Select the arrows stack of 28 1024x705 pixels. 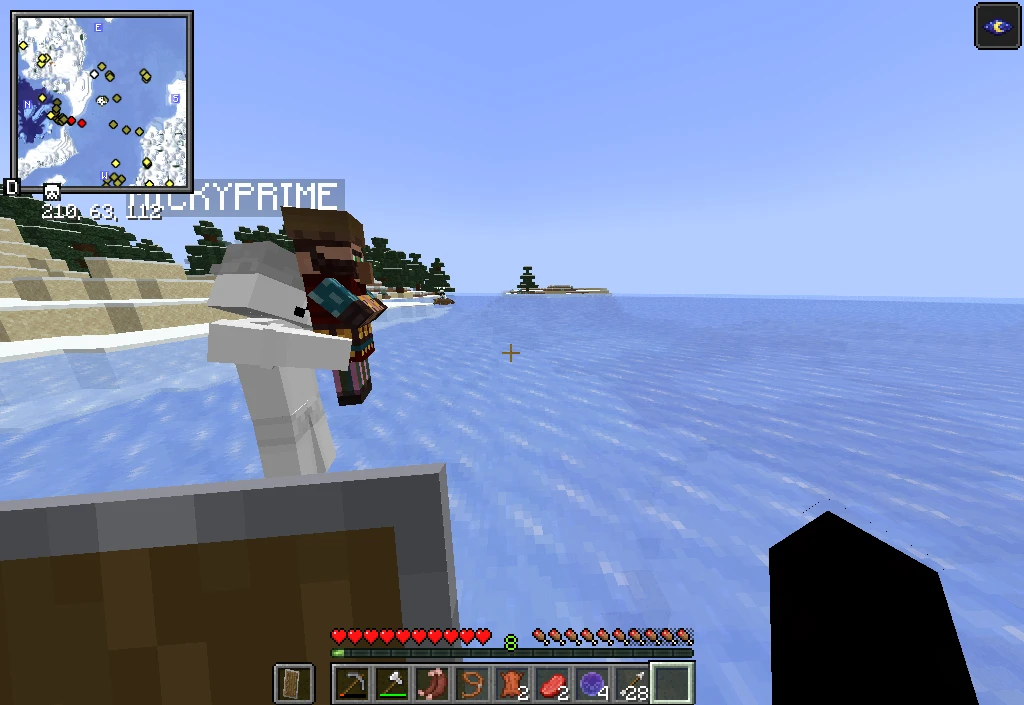click(x=631, y=684)
